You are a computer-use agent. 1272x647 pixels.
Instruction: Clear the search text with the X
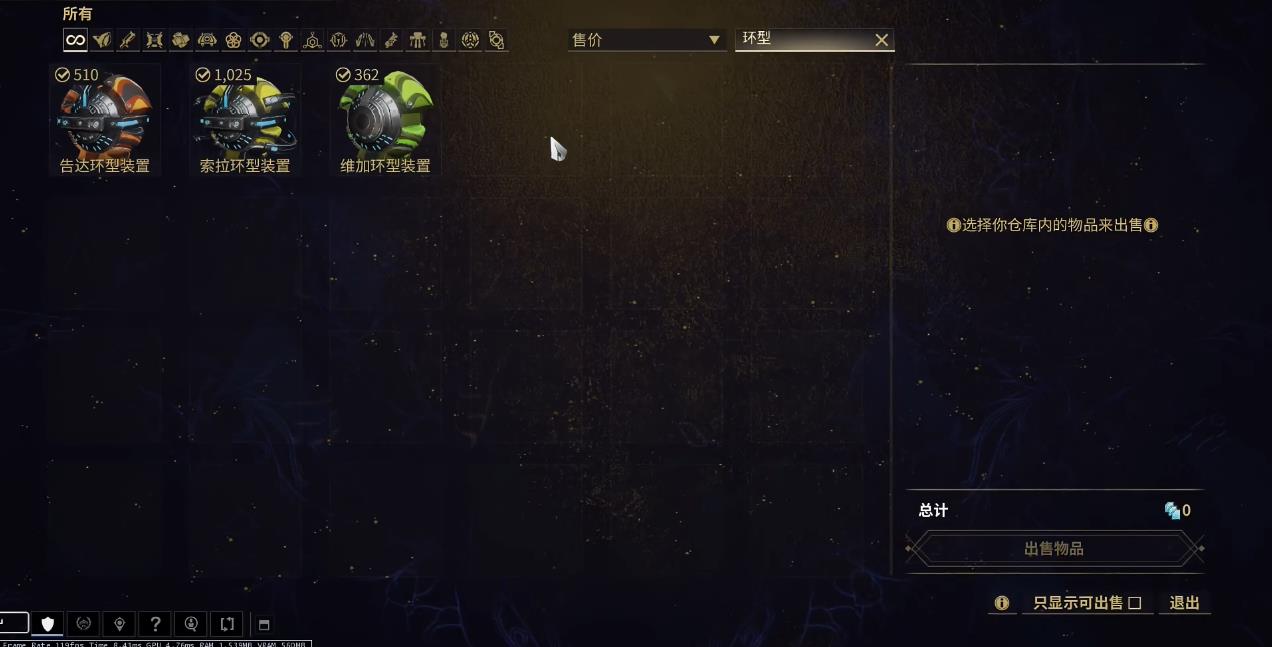(881, 40)
